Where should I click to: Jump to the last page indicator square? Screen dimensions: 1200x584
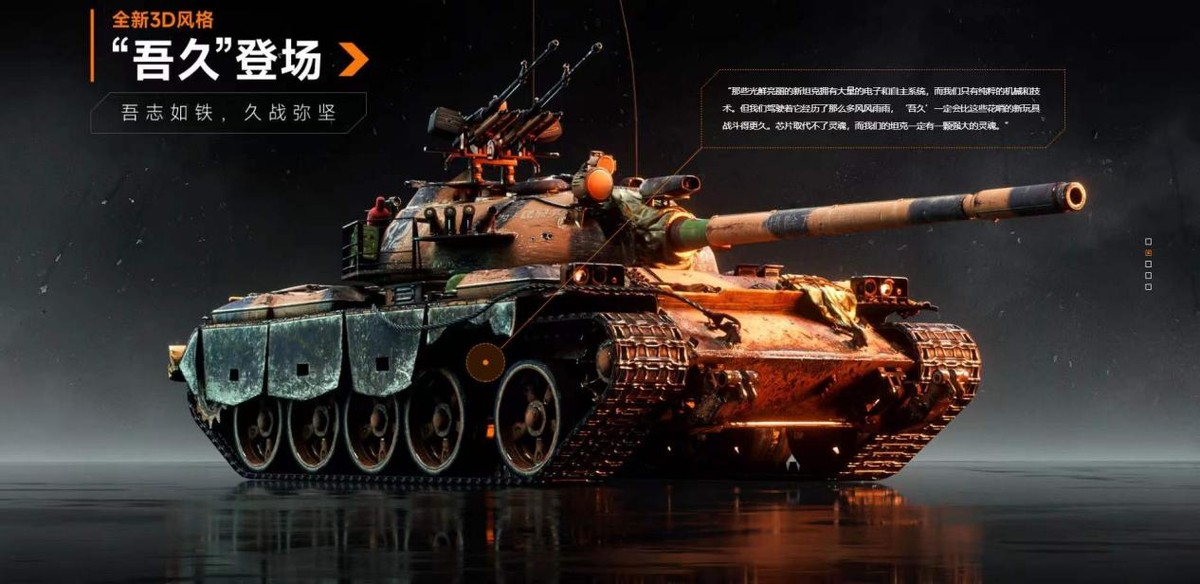(x=1148, y=287)
